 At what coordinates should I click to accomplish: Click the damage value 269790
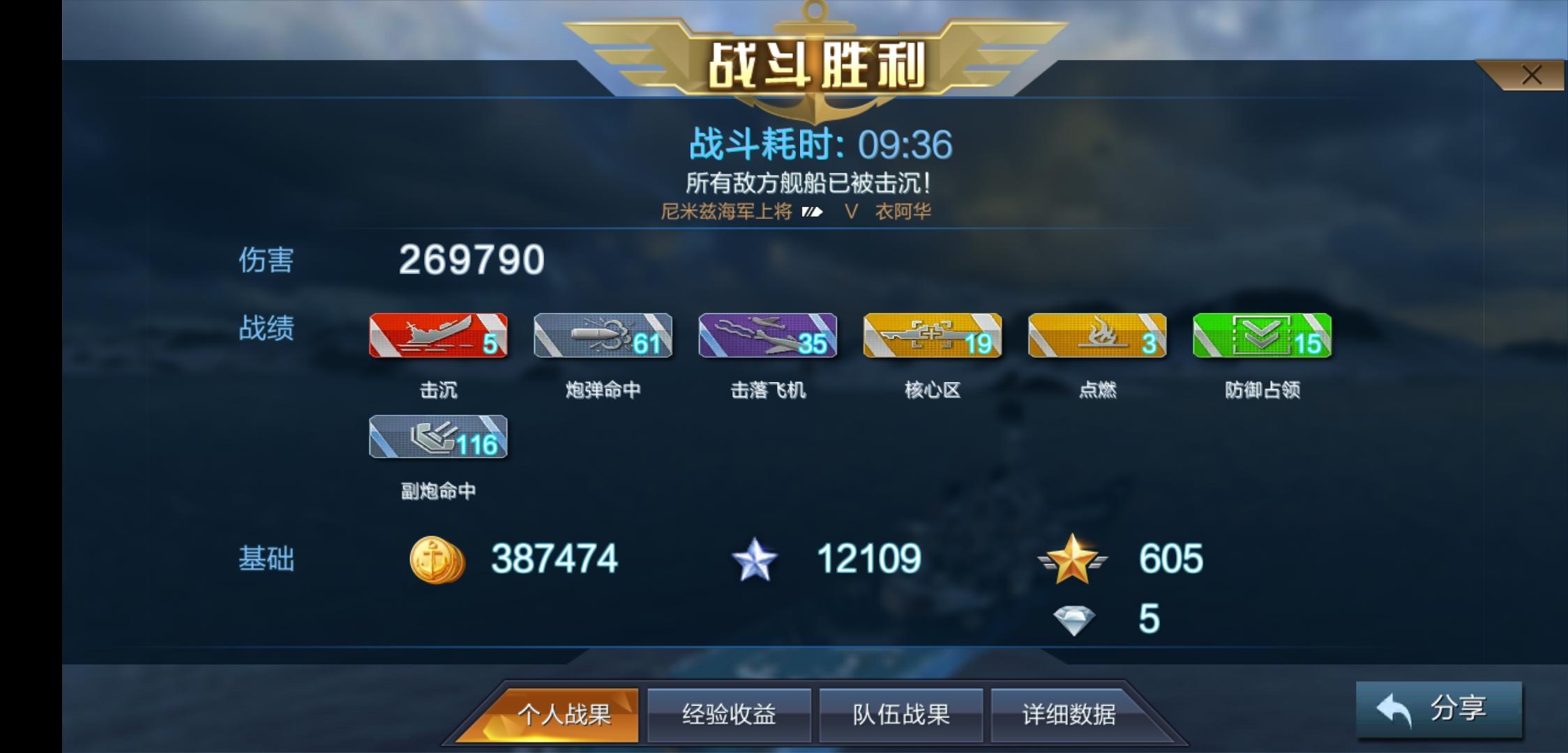tap(470, 259)
